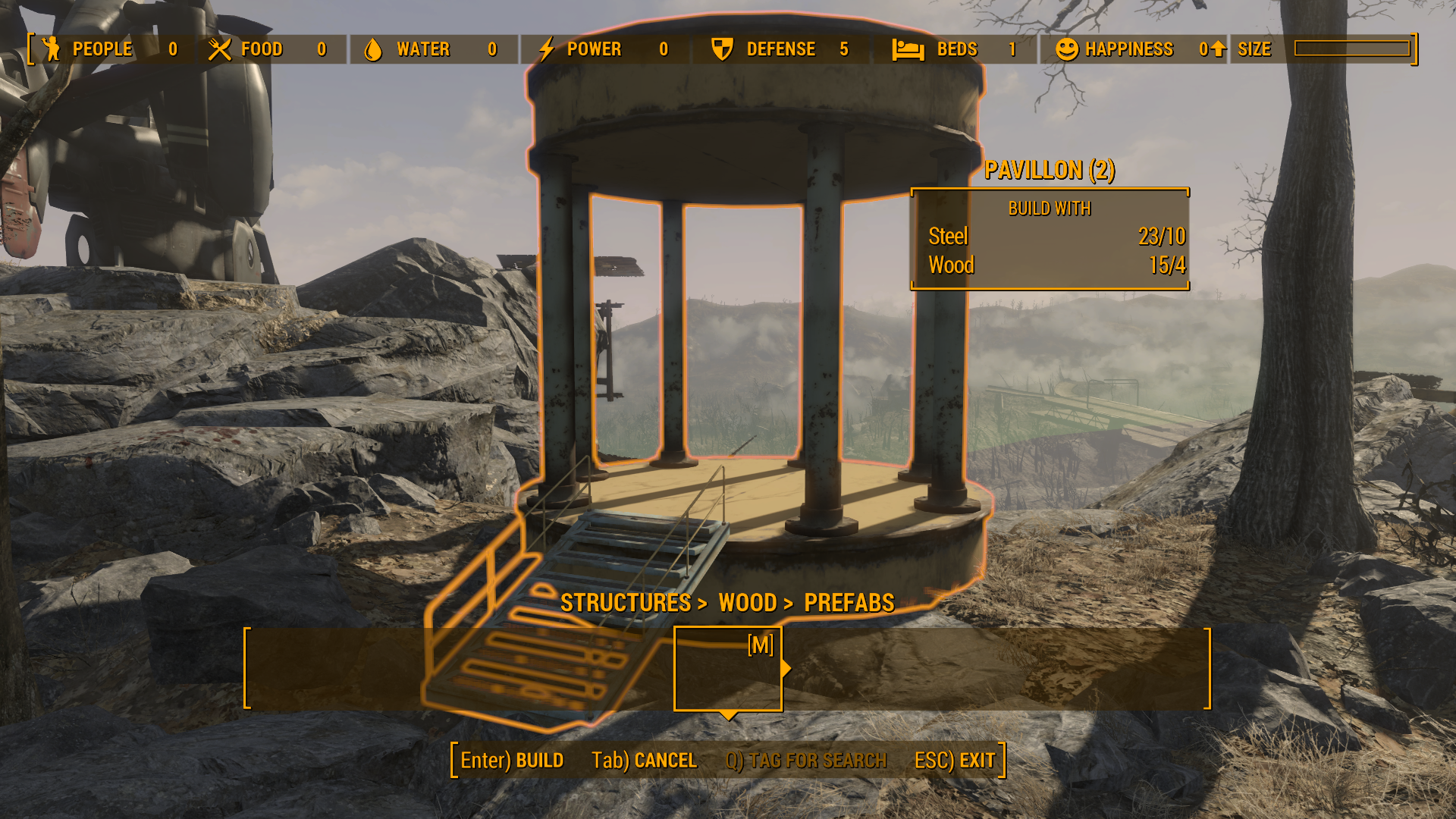Select the PREFABS category label
The image size is (1456, 819).
coord(849,603)
